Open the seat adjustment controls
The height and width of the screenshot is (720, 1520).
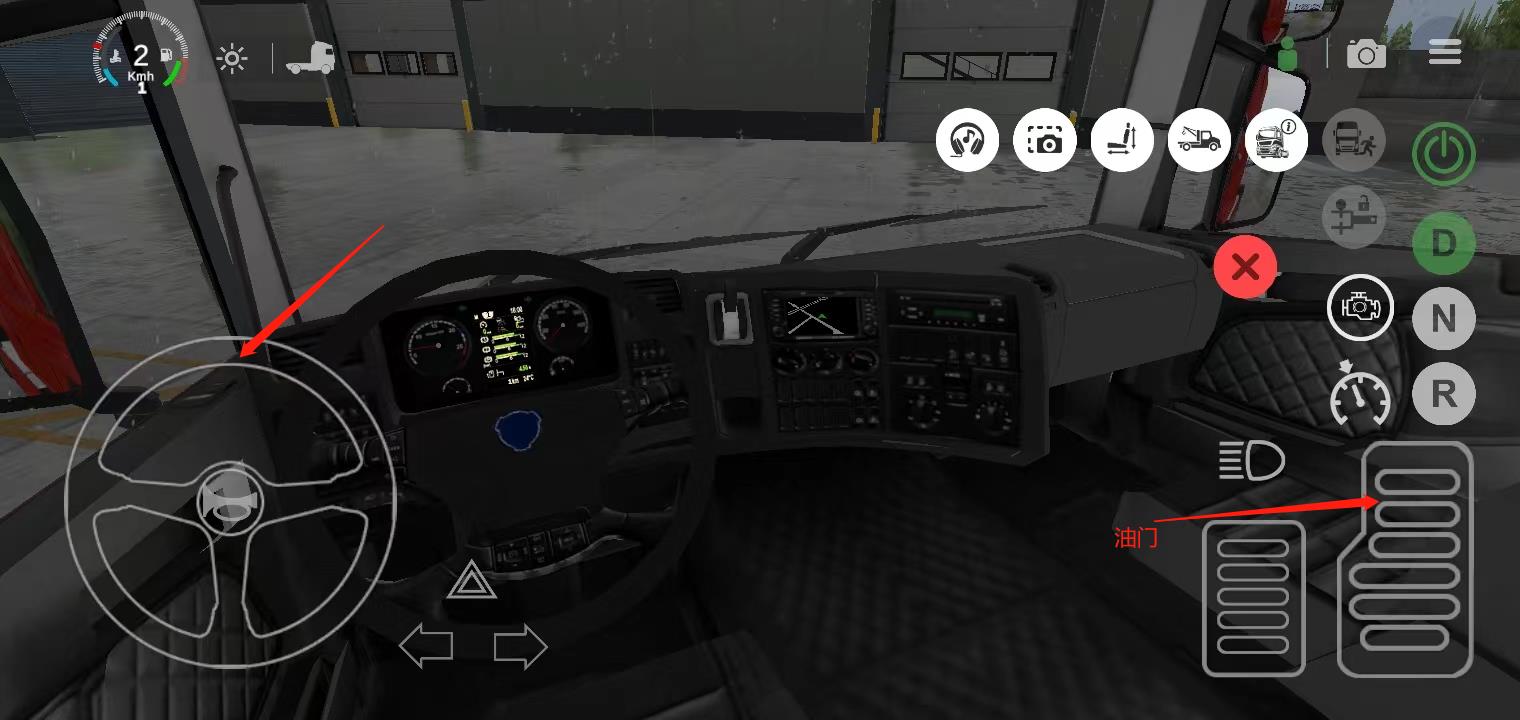(1122, 140)
